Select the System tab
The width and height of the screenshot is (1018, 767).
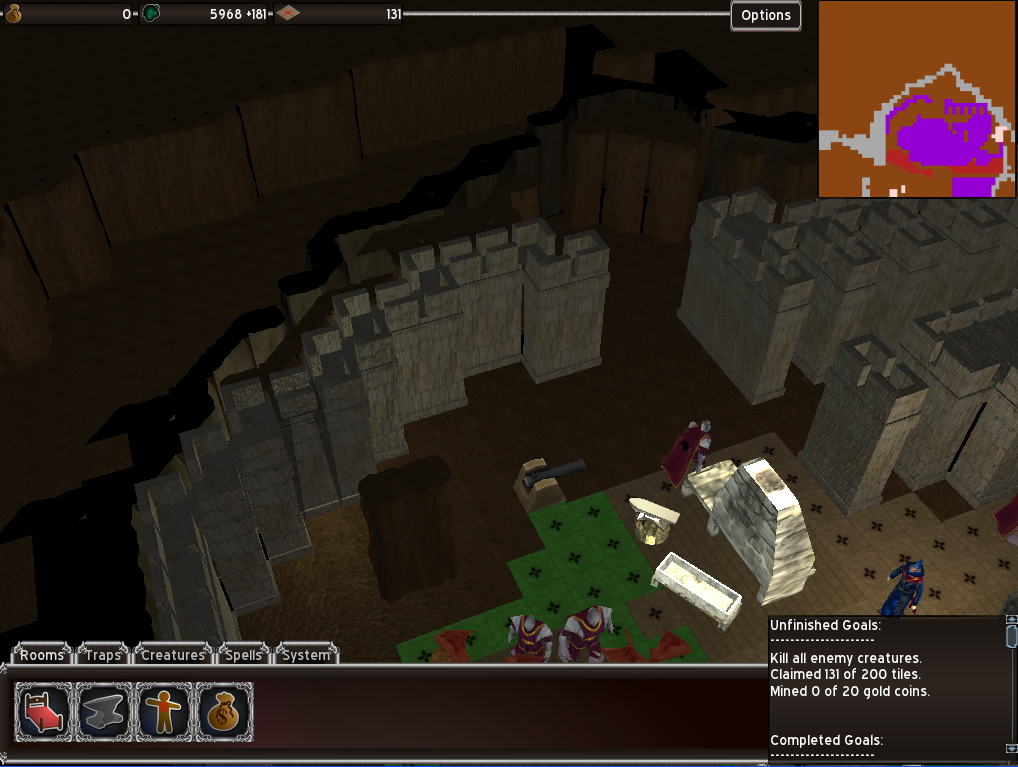click(x=305, y=655)
